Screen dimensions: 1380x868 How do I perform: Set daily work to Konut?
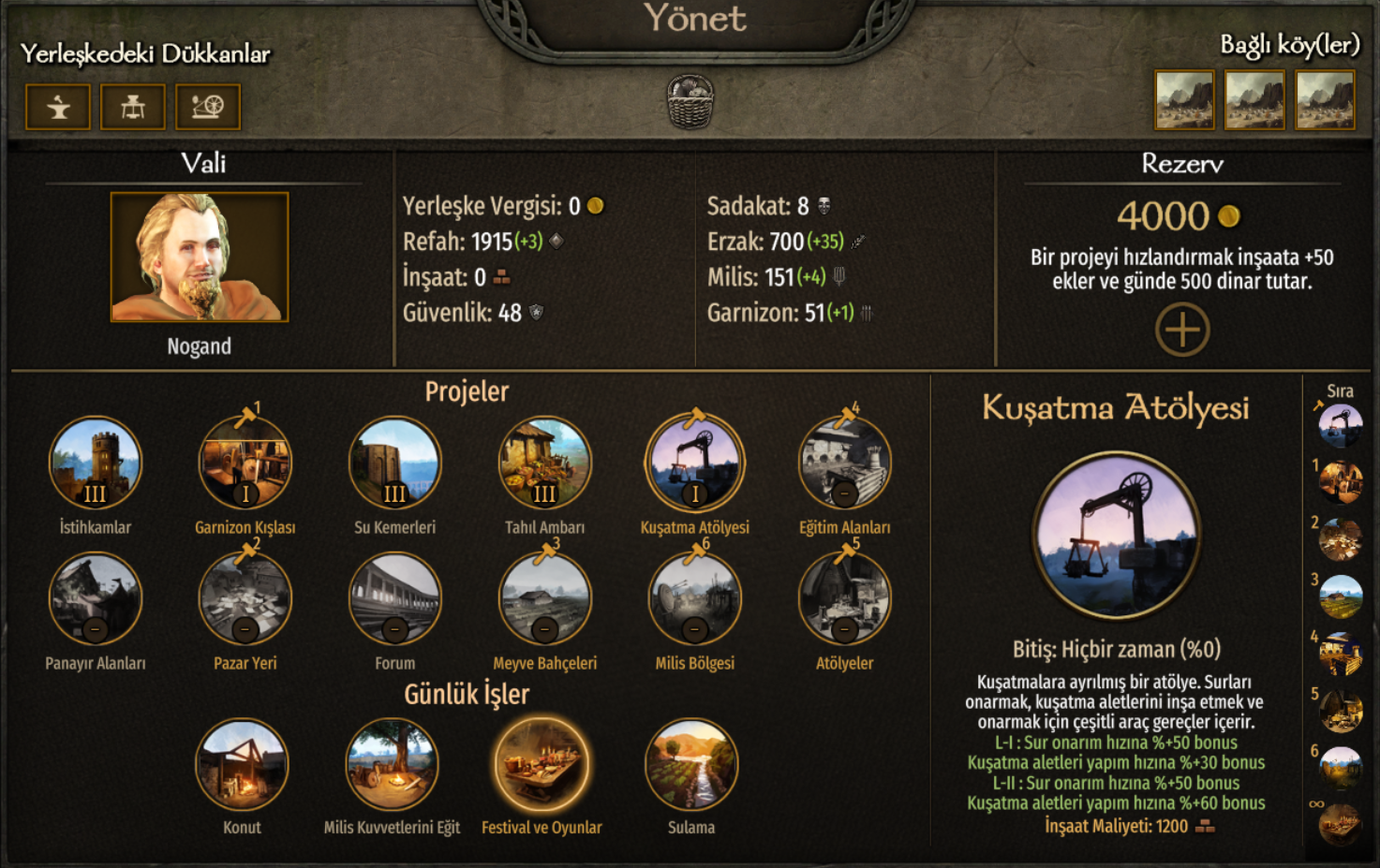point(242,764)
